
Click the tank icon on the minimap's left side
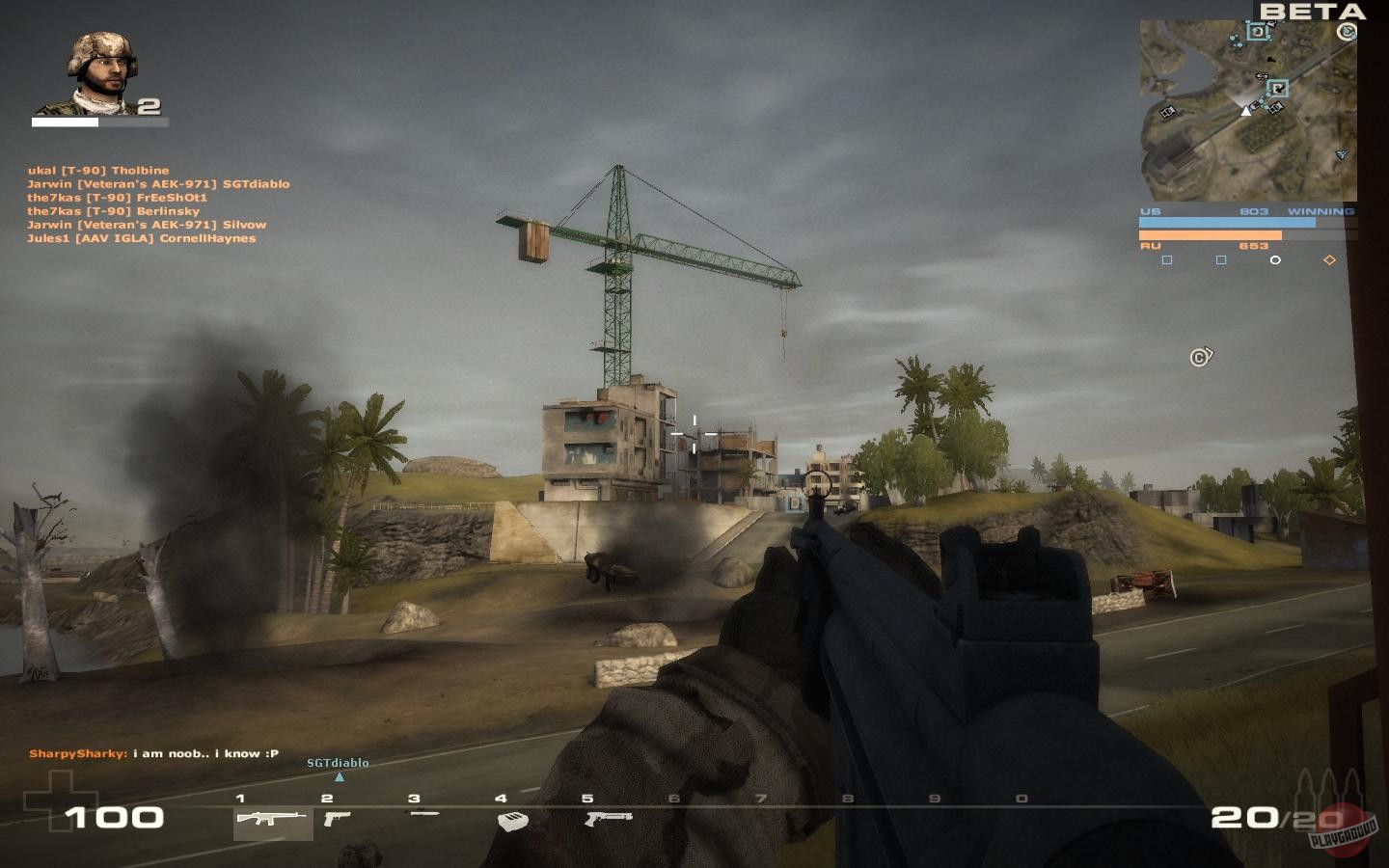click(x=1168, y=113)
